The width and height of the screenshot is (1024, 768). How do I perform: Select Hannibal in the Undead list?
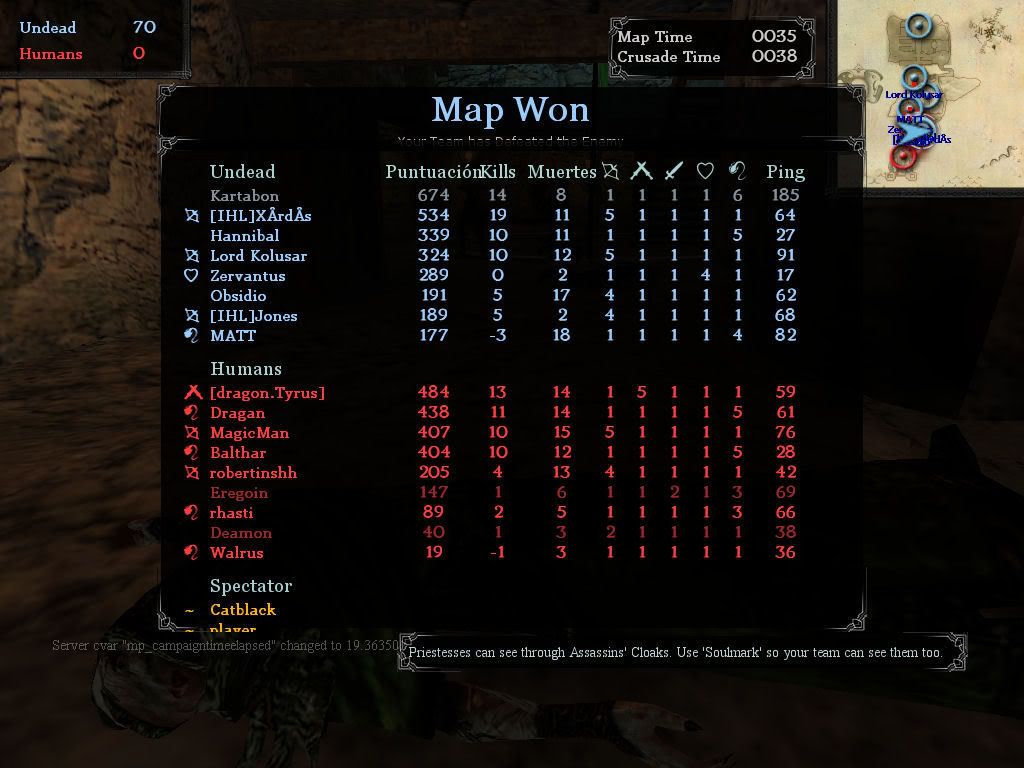(x=245, y=236)
